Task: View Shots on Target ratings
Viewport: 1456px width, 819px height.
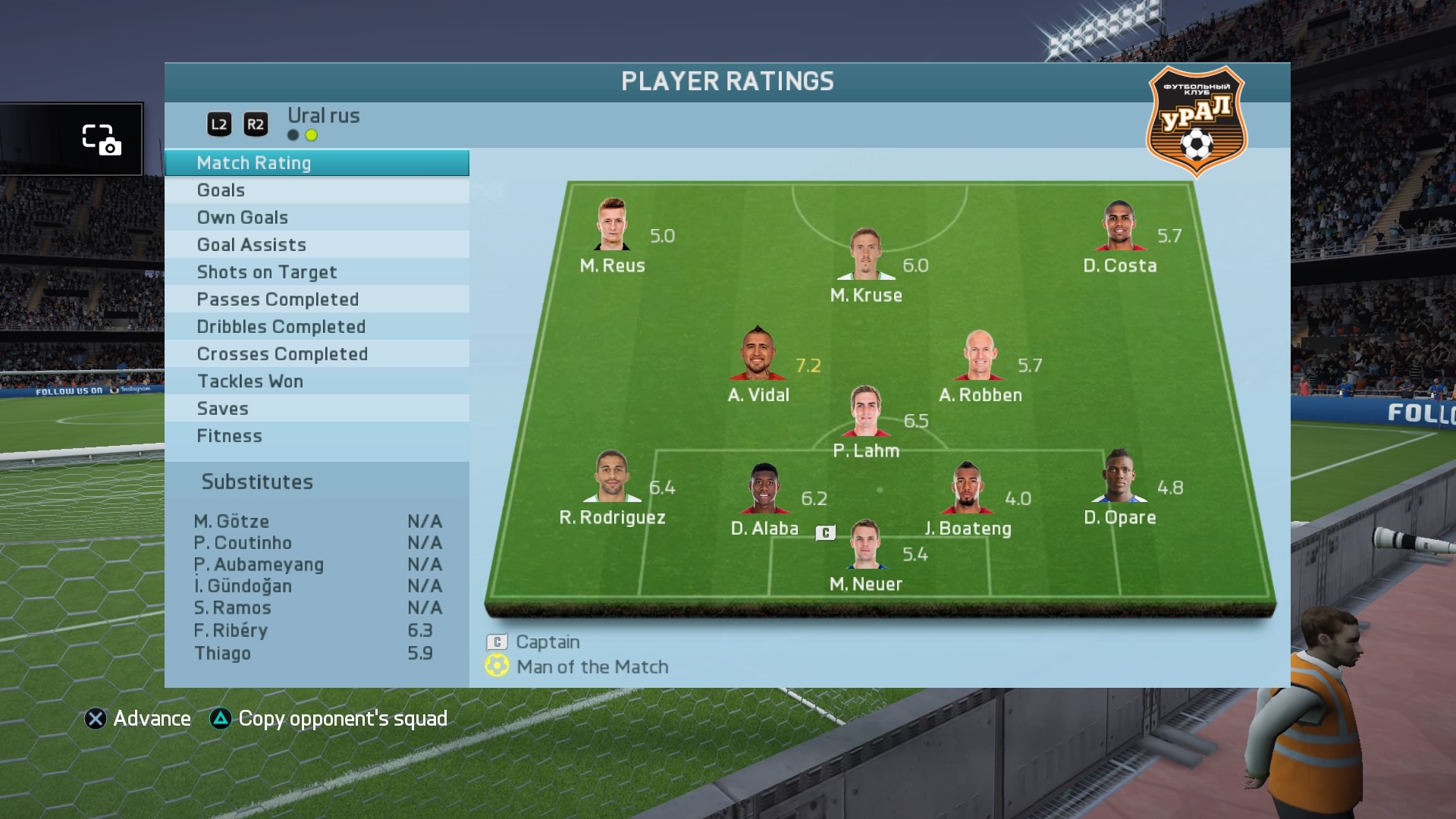Action: [316, 272]
